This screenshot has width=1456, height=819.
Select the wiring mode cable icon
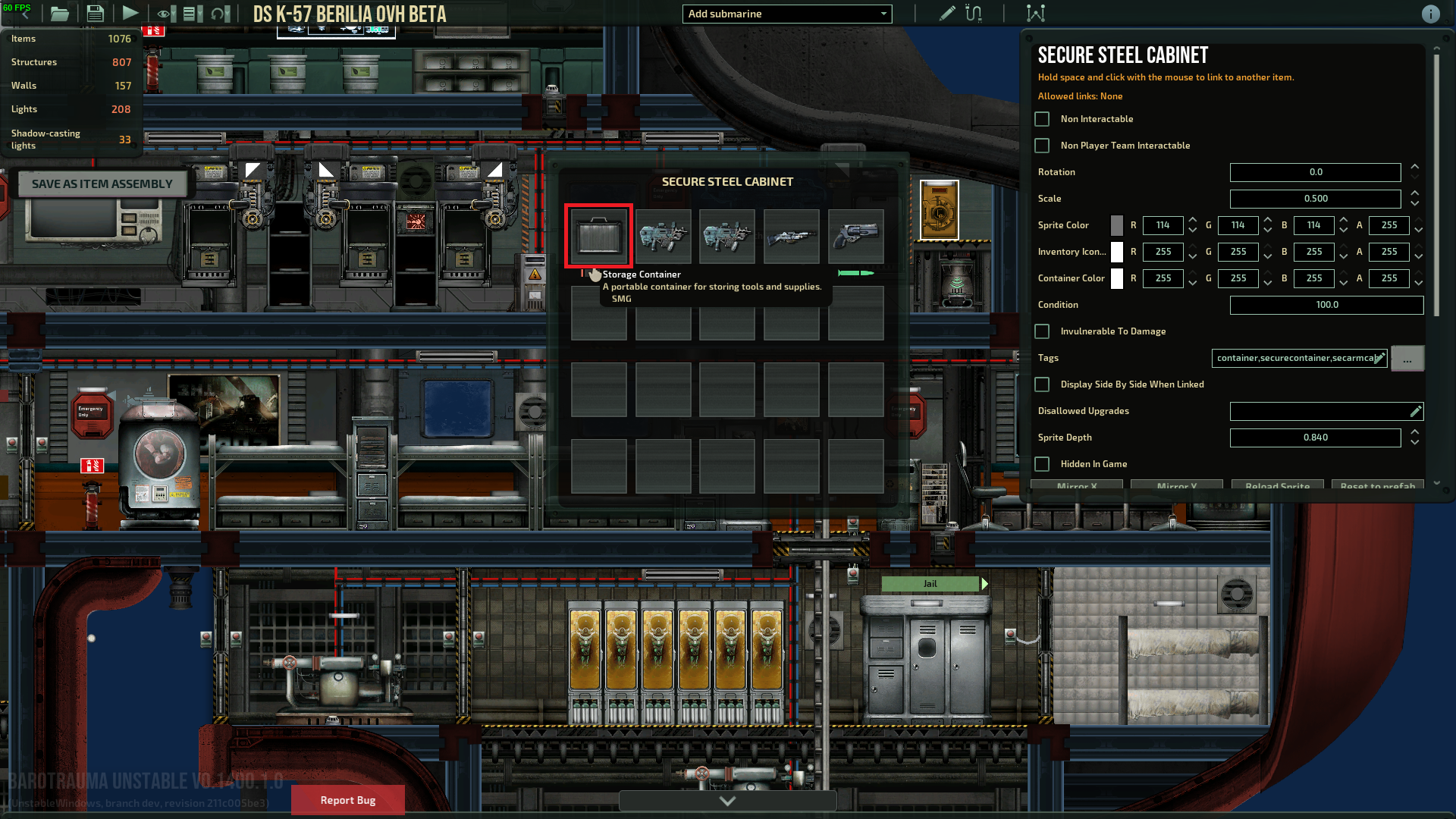[973, 13]
